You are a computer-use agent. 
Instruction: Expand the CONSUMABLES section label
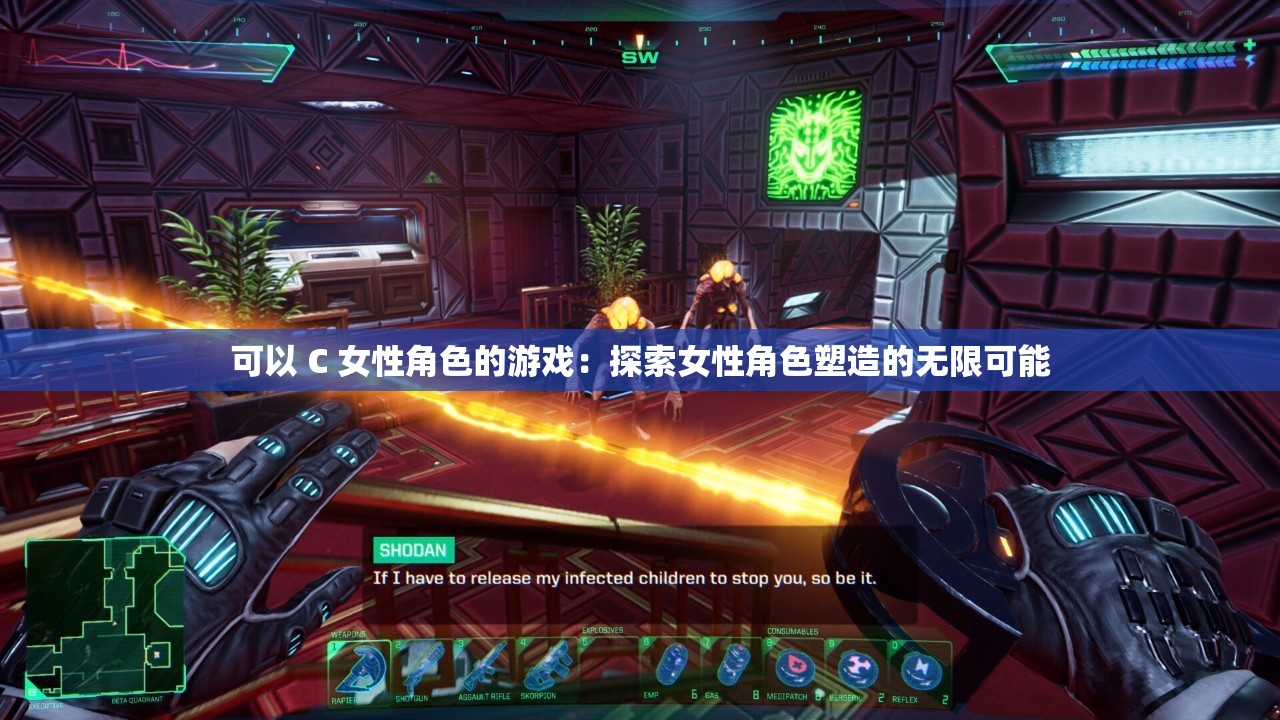coord(793,631)
